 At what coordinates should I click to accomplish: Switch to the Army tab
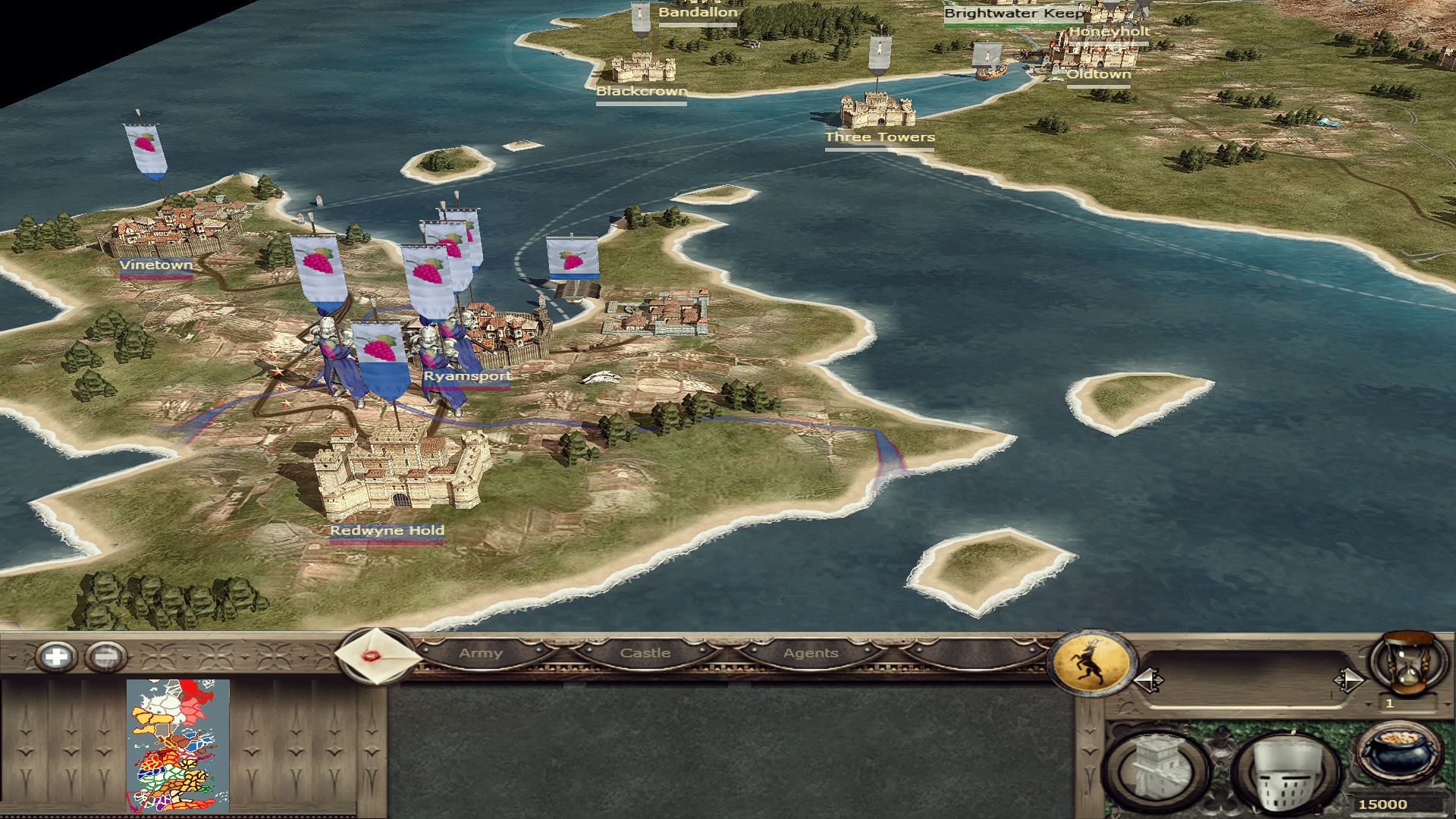pos(481,653)
